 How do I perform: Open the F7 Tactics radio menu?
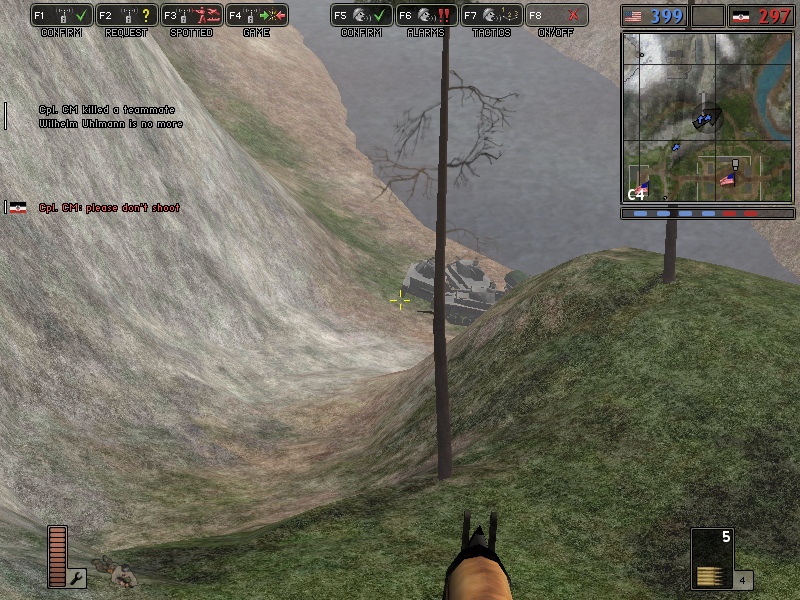pos(491,16)
